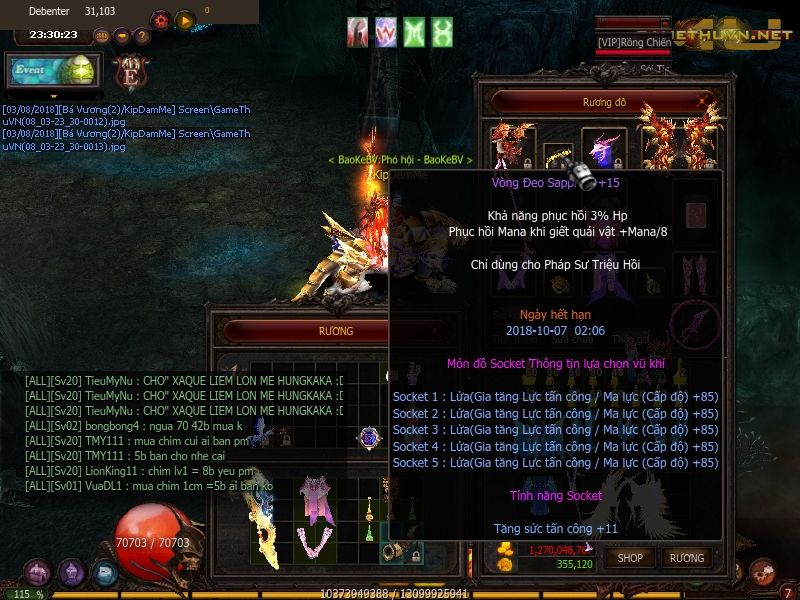The height and width of the screenshot is (600, 800).
Task: Click the RƯƠNG button beside SHOP
Action: 687,557
